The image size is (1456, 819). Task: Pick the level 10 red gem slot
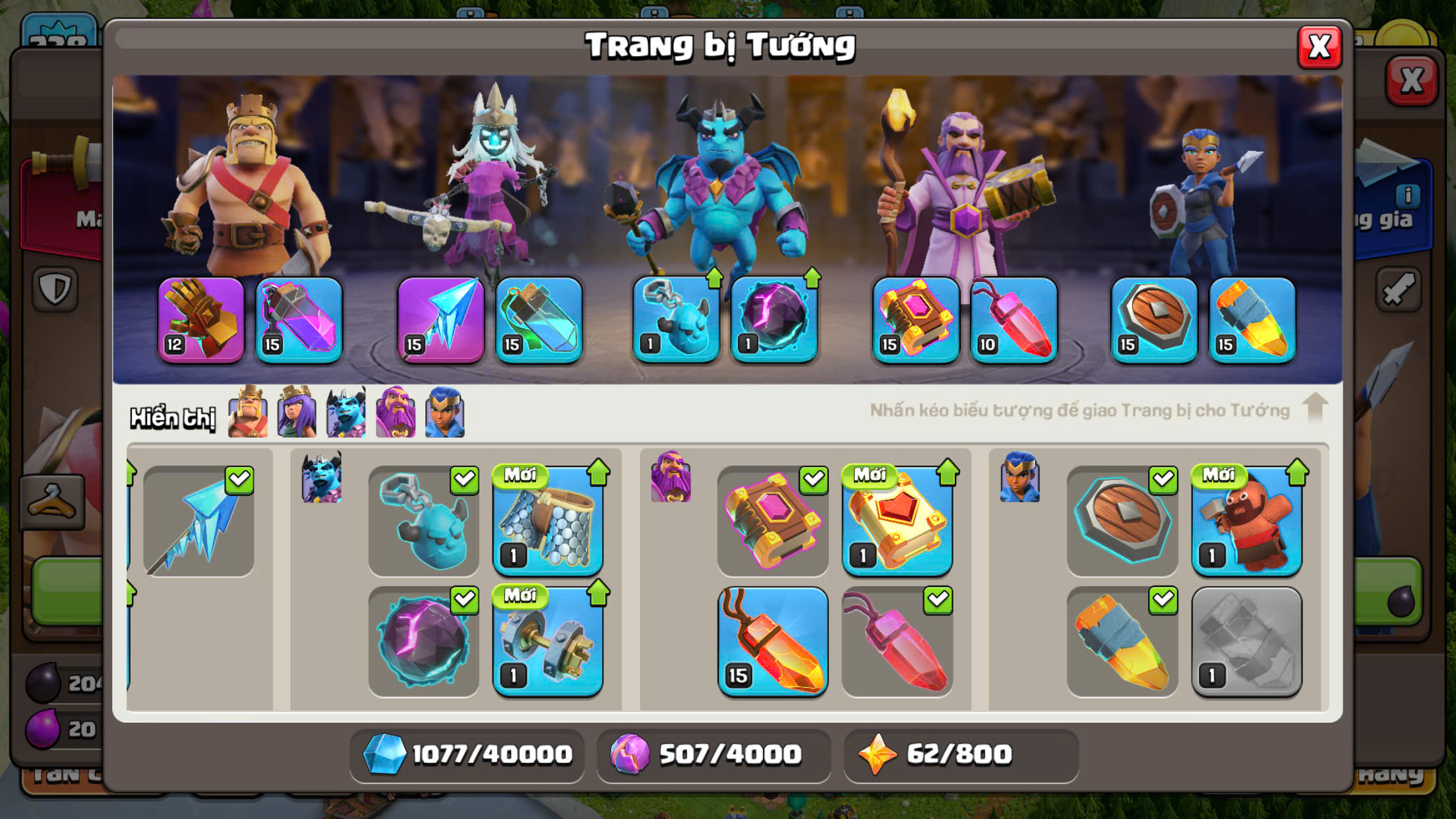pos(1014,320)
